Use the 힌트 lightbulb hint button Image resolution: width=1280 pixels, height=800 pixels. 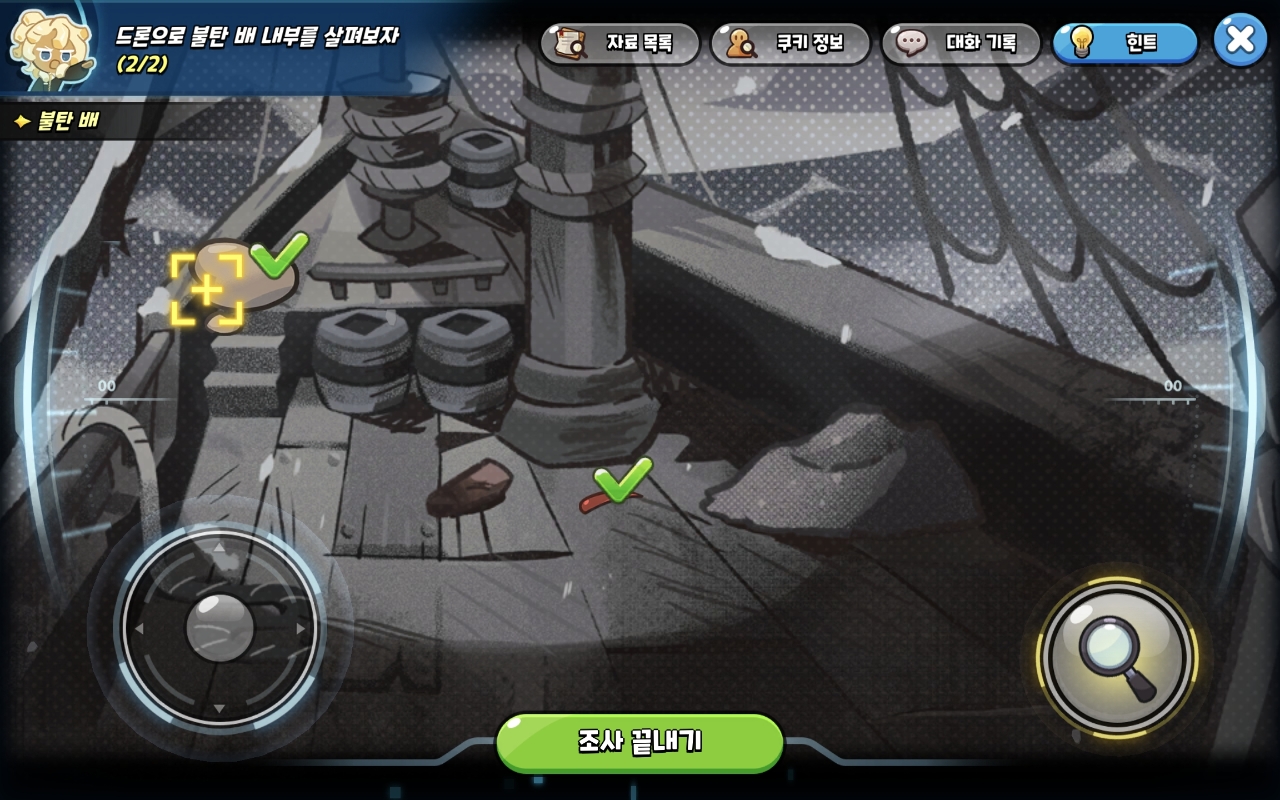[x=1124, y=43]
